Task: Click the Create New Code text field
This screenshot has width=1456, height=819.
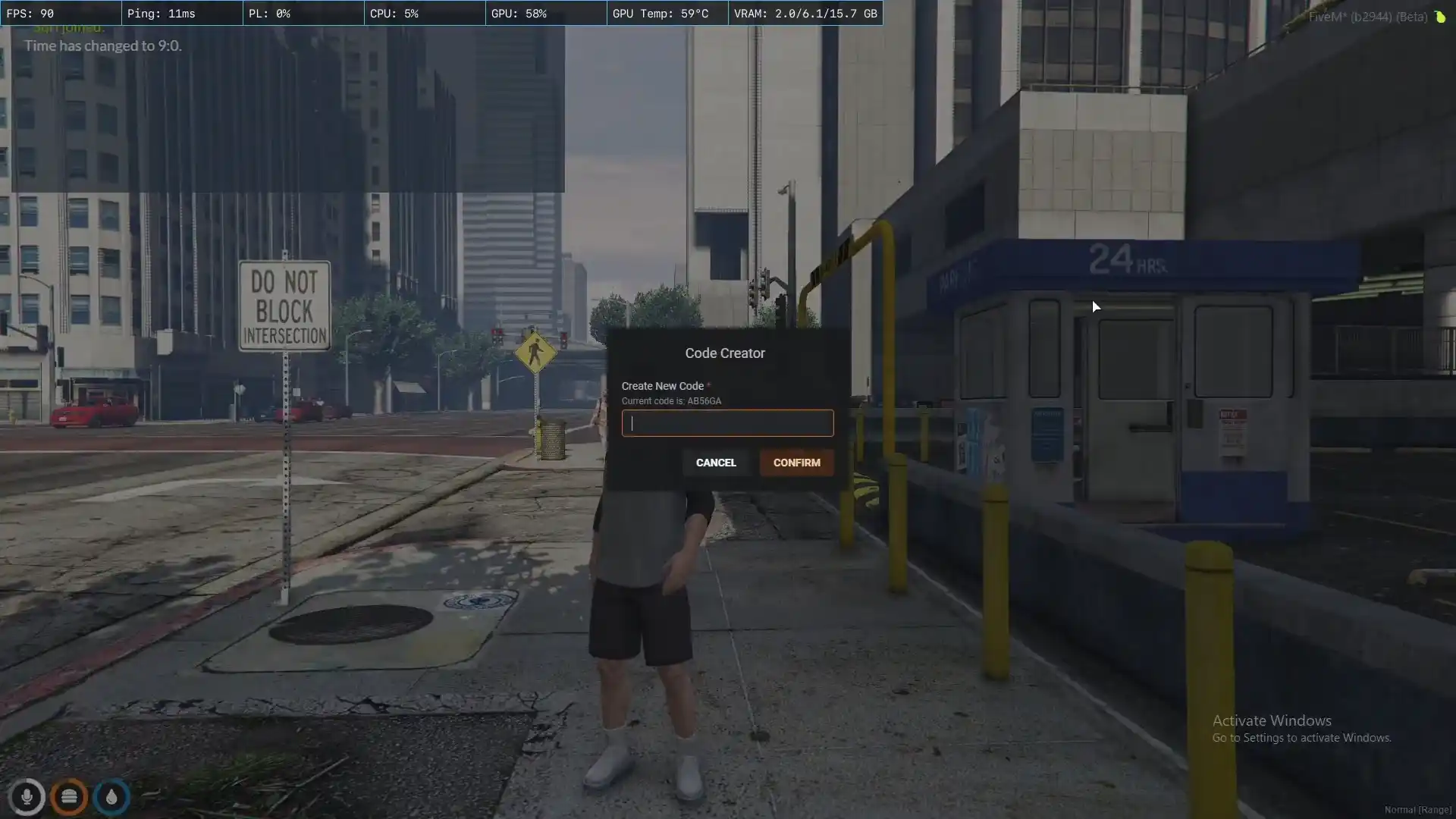Action: 727,423
